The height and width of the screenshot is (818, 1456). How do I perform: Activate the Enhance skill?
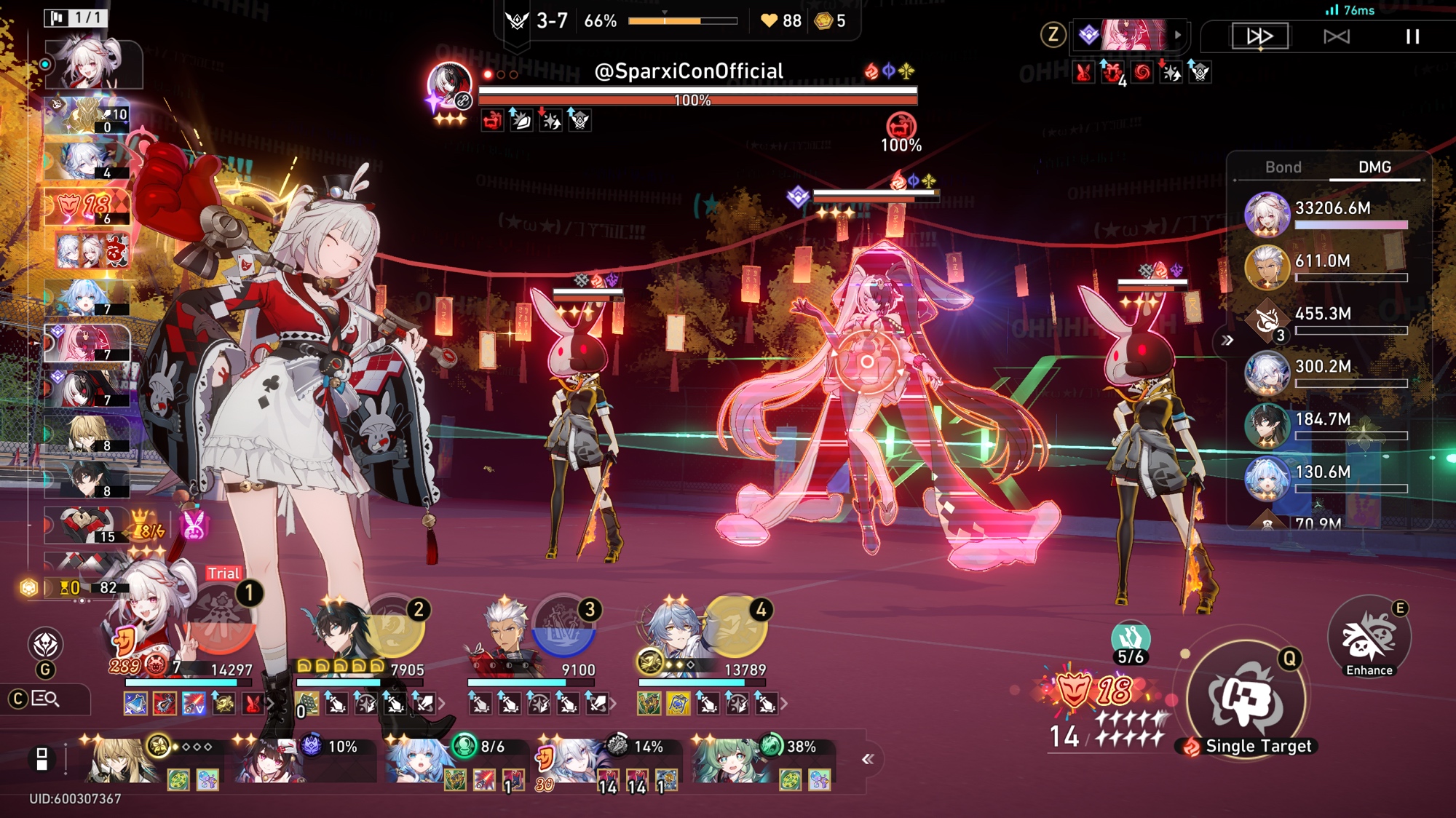pos(1369,638)
